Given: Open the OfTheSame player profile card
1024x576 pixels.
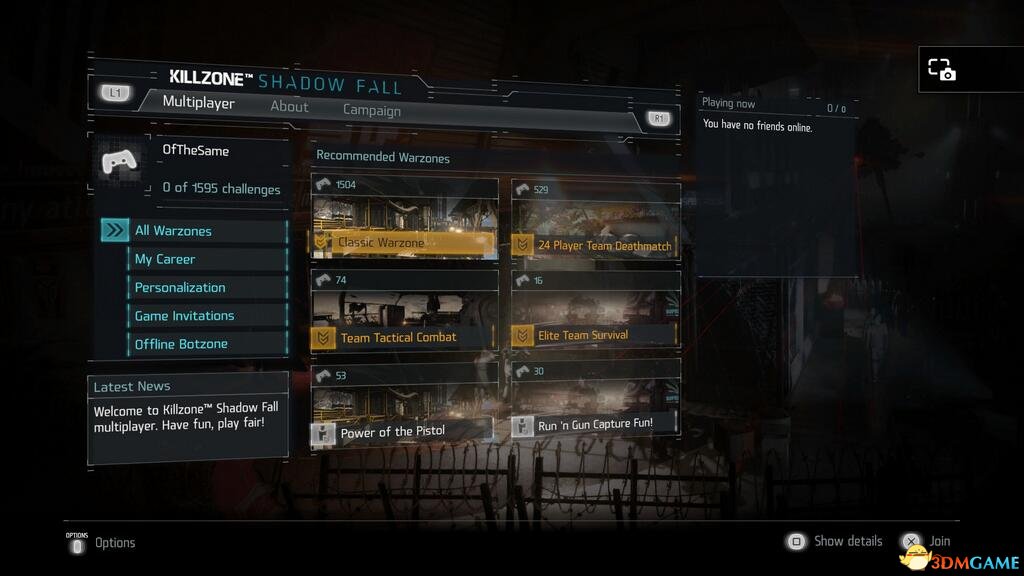Looking at the screenshot, I should pos(189,168).
